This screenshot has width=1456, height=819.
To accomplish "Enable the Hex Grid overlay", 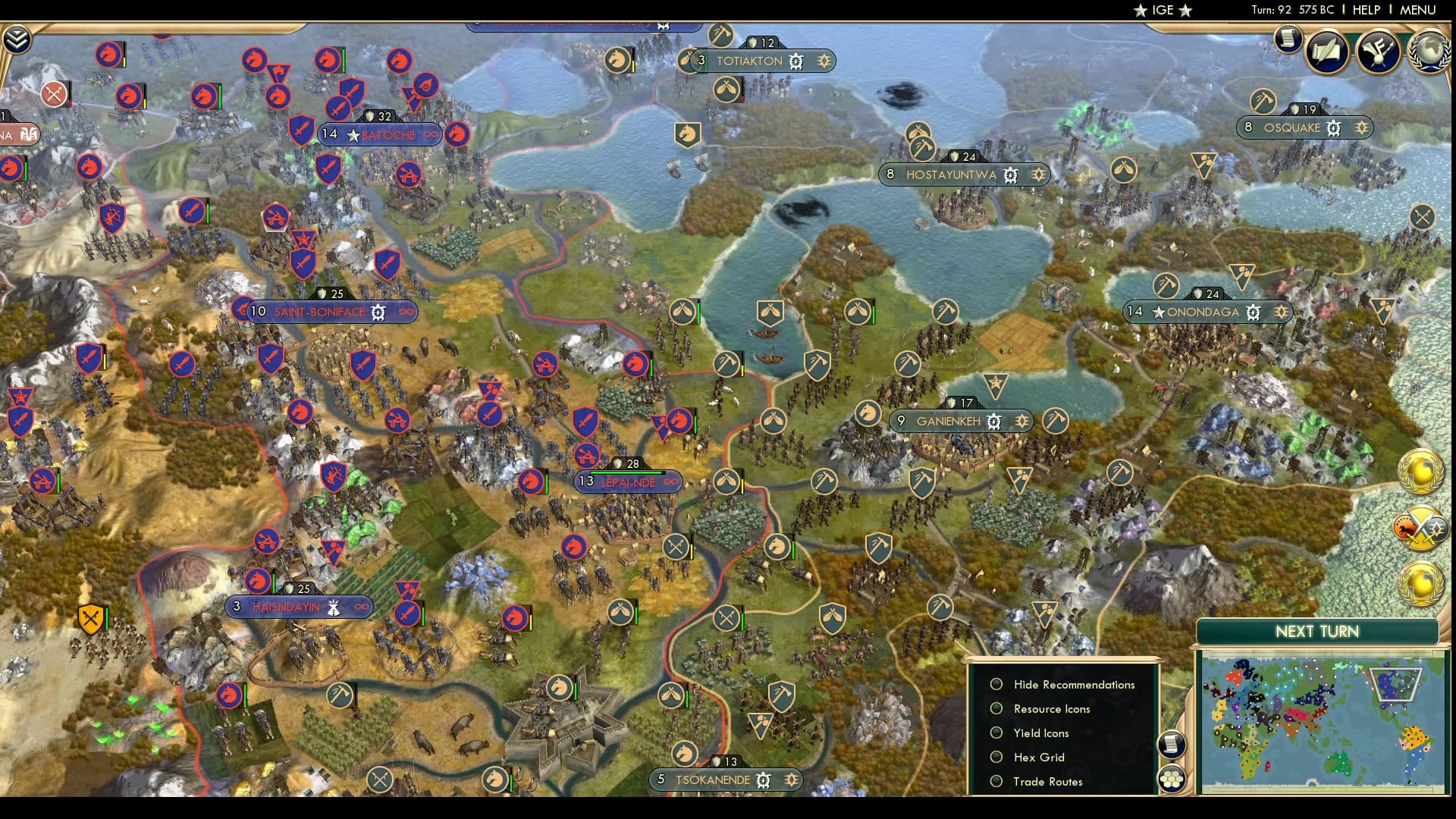I will click(x=996, y=758).
